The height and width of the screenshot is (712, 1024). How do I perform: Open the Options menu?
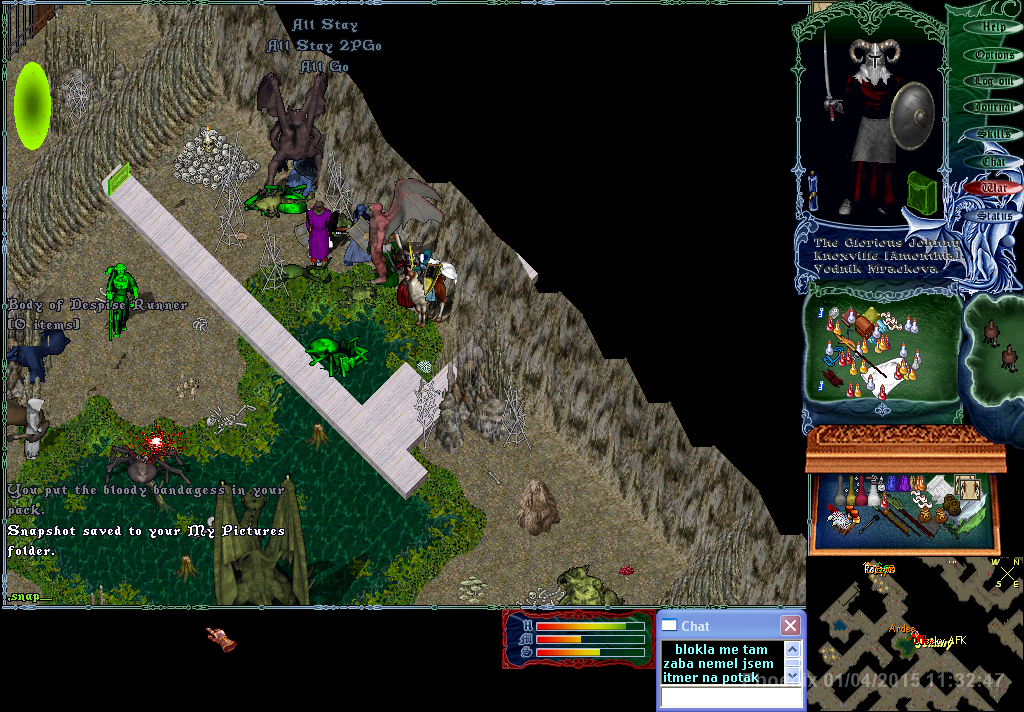tap(993, 54)
